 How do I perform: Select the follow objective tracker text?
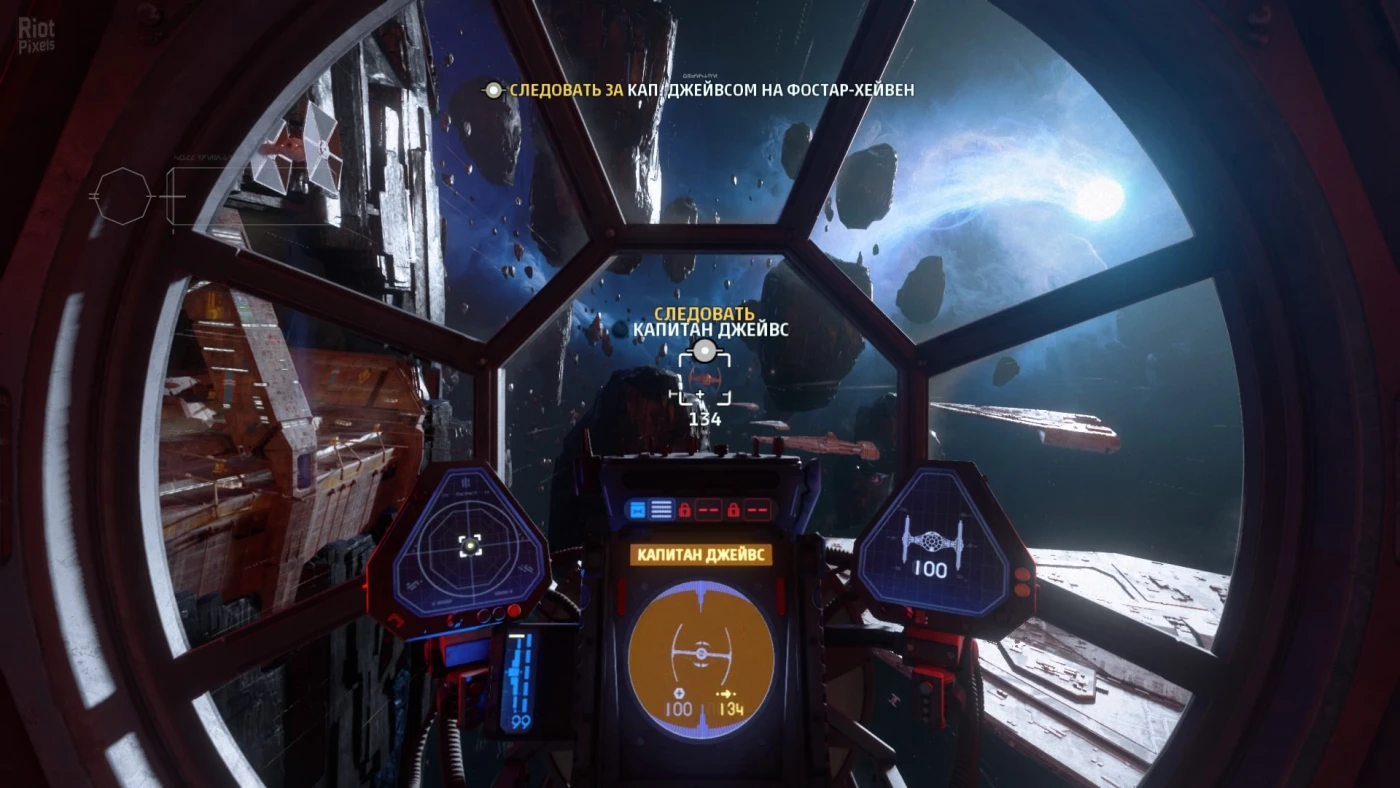pyautogui.click(x=700, y=90)
